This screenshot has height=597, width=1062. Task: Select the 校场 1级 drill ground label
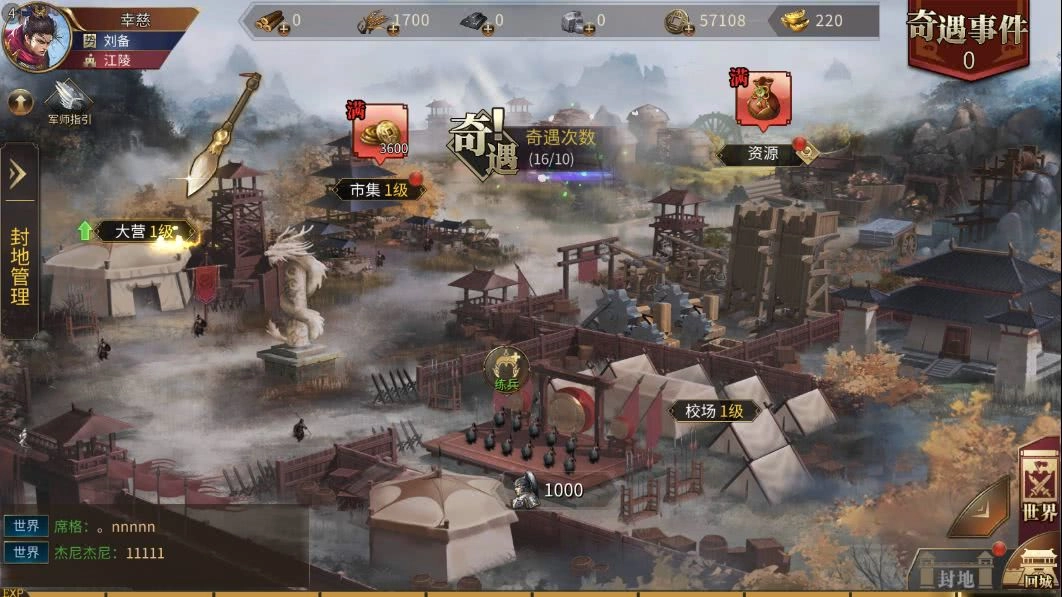[714, 410]
